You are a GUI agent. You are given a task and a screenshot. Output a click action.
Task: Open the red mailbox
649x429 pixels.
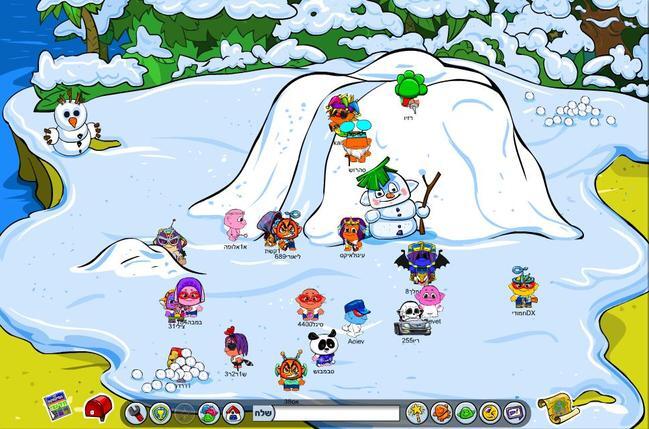click(97, 407)
